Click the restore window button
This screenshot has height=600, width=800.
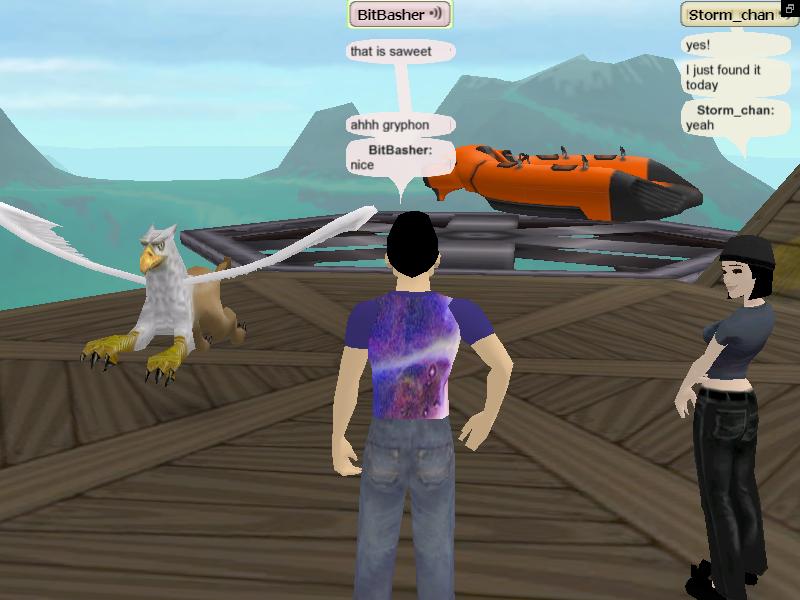pyautogui.click(x=790, y=9)
